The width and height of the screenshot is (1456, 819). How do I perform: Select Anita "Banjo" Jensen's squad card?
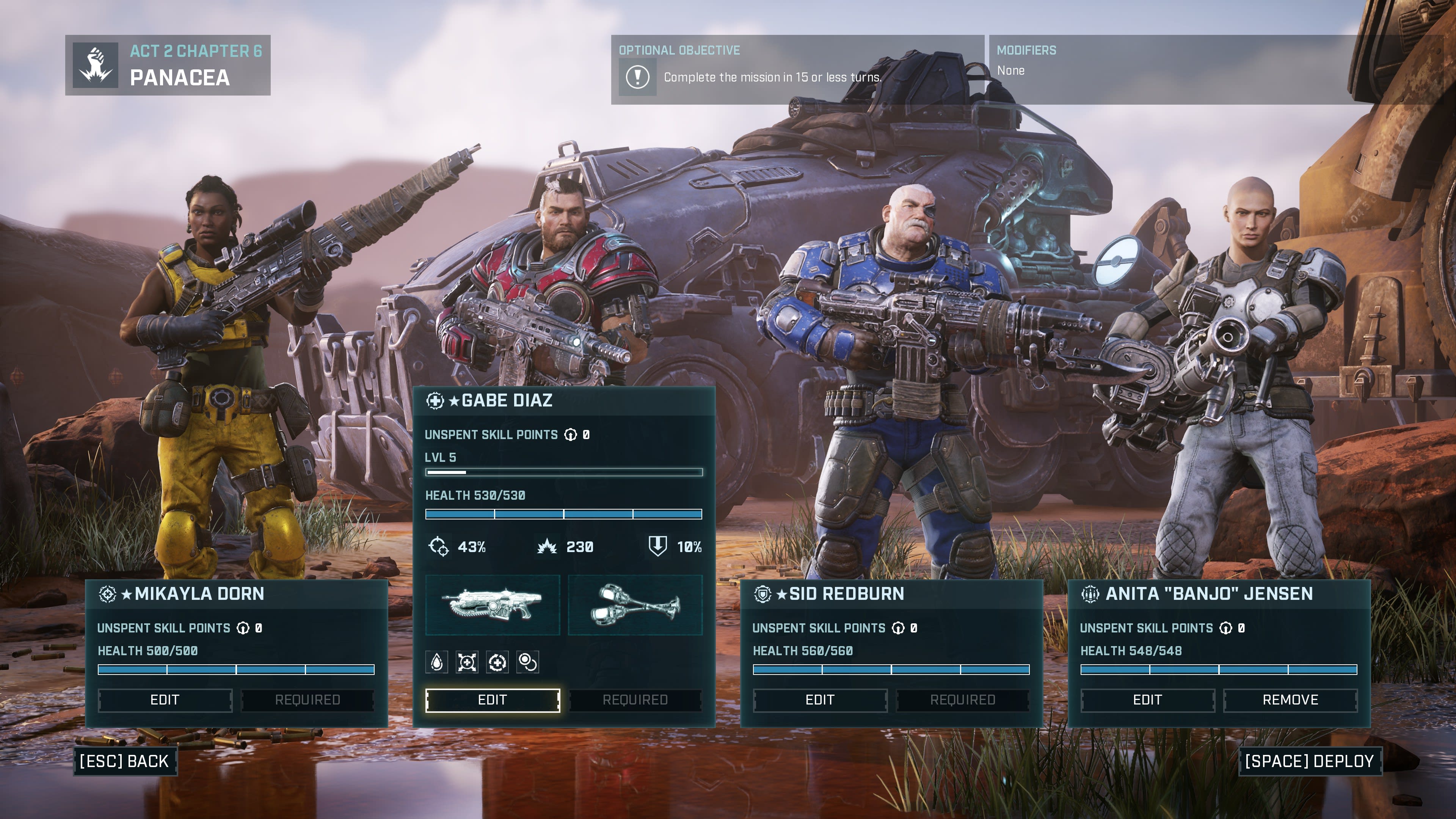click(1219, 593)
